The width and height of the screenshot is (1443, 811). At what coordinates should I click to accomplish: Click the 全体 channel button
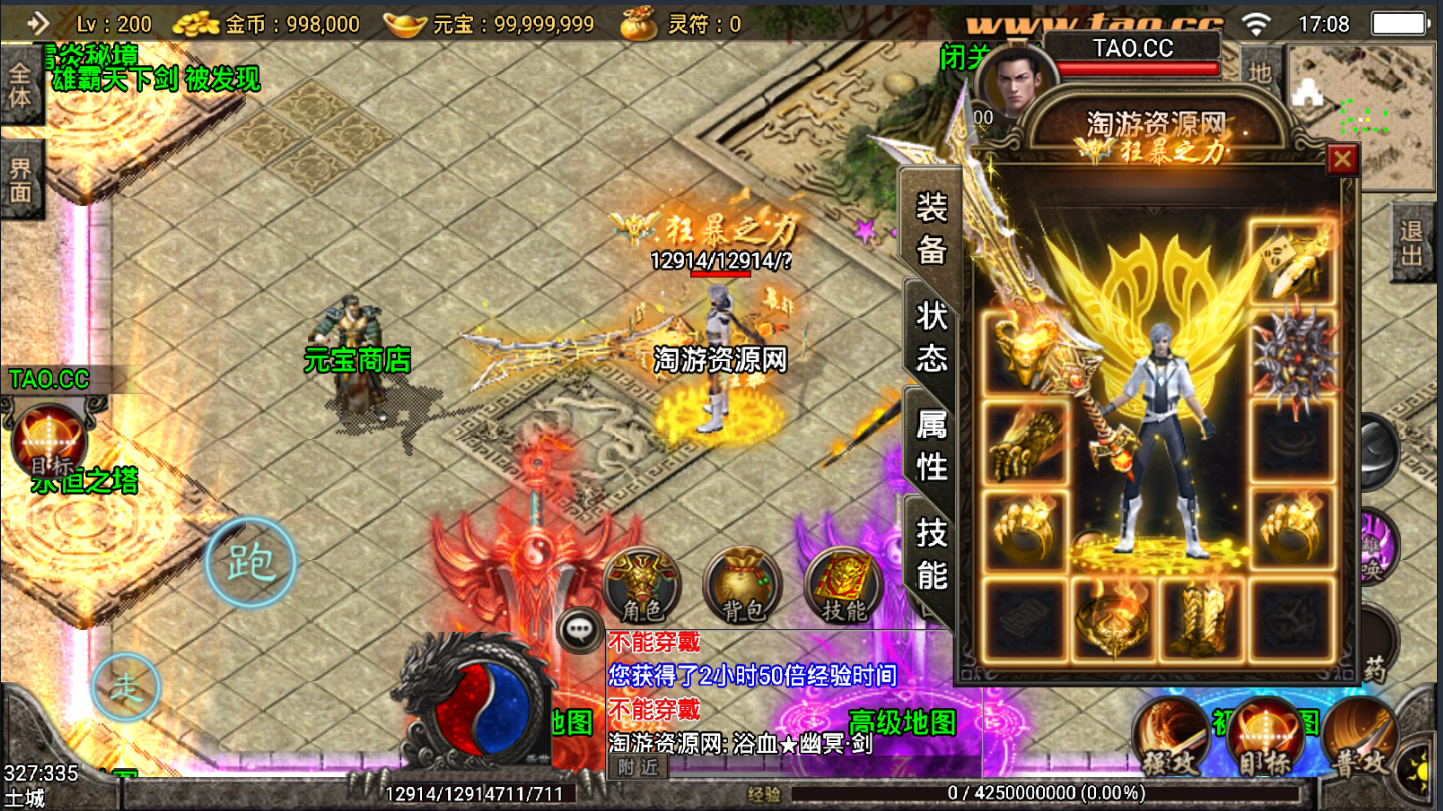pos(21,86)
